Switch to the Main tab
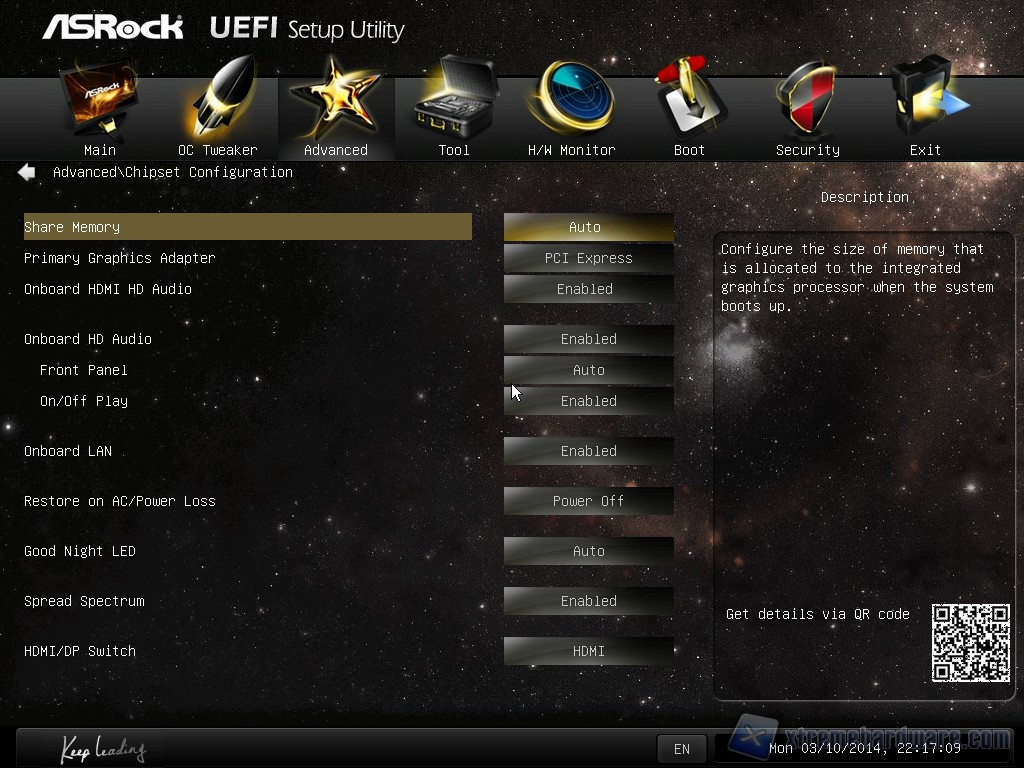Image resolution: width=1024 pixels, height=768 pixels. [x=99, y=112]
